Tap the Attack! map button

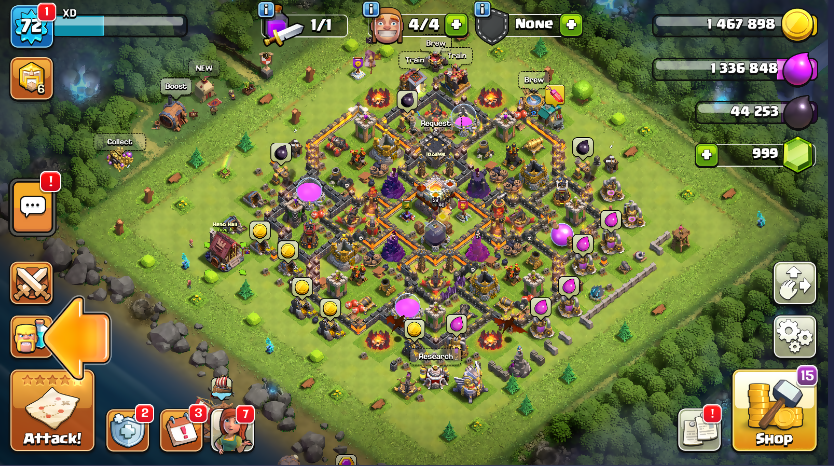click(52, 410)
